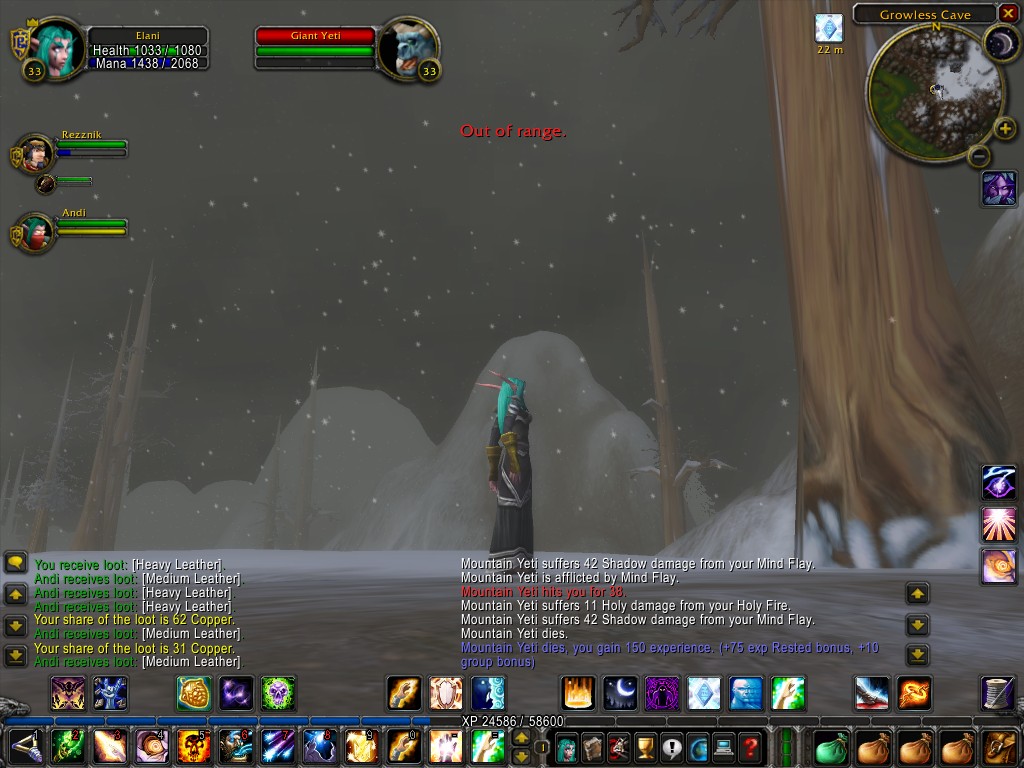Open the green bag slot
This screenshot has height=768, width=1024.
coord(831,747)
